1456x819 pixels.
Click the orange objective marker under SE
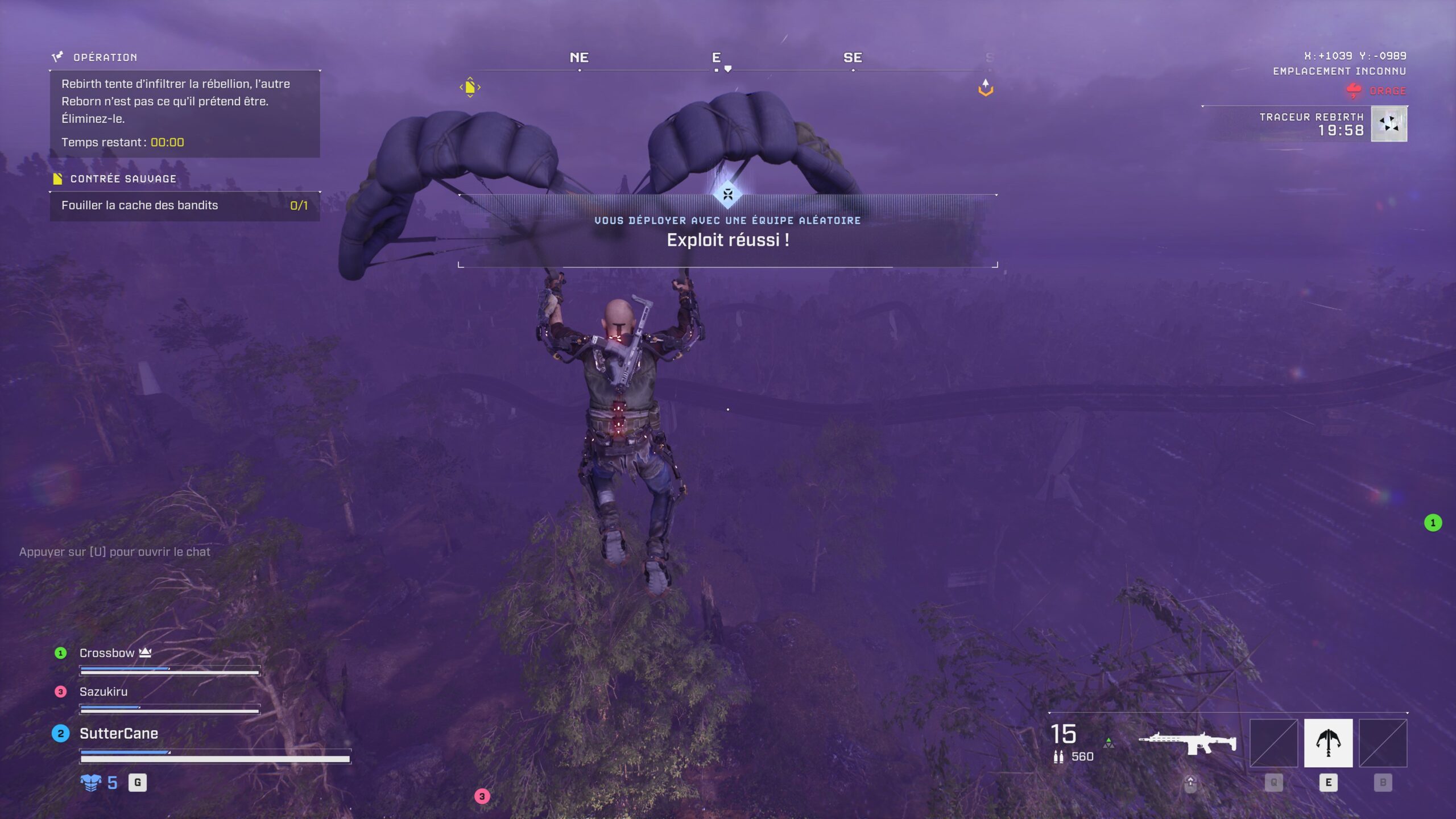click(986, 86)
